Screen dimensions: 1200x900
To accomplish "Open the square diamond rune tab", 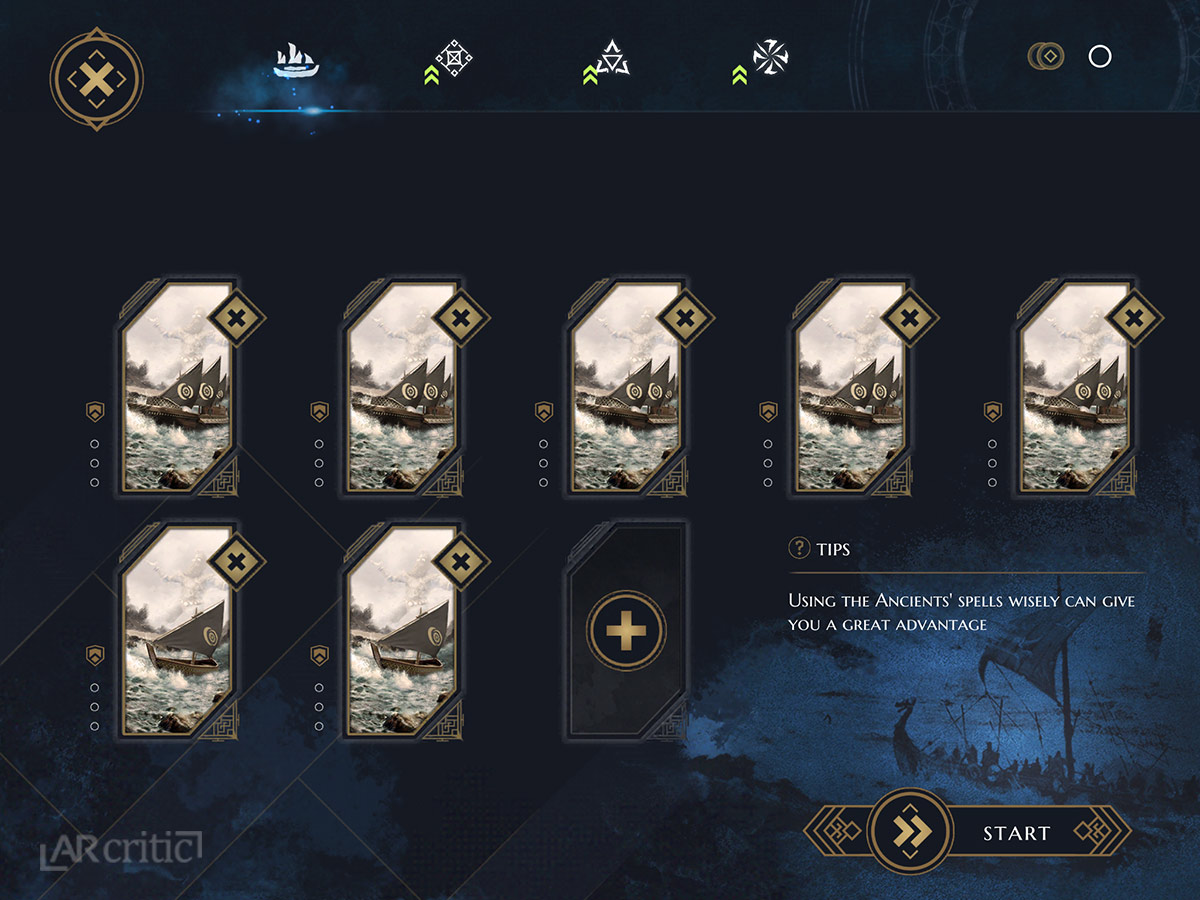I will coord(453,60).
